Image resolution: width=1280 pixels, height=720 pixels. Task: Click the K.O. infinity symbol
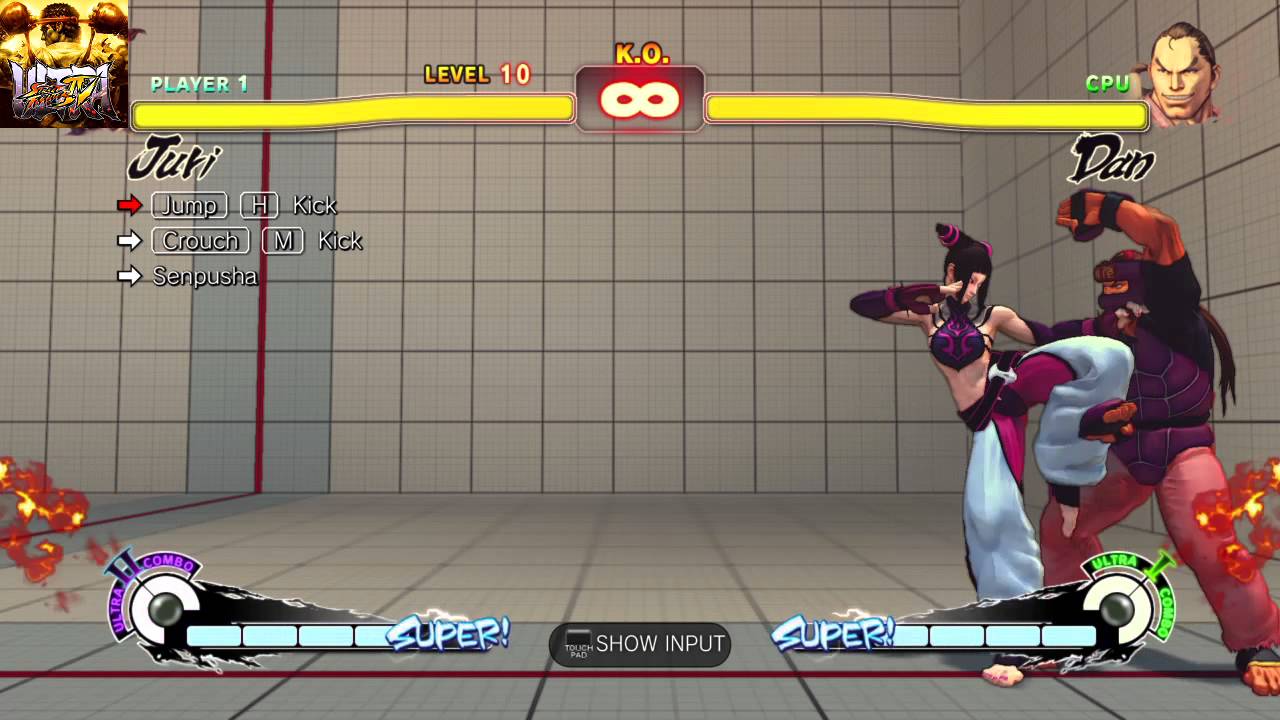[x=640, y=98]
